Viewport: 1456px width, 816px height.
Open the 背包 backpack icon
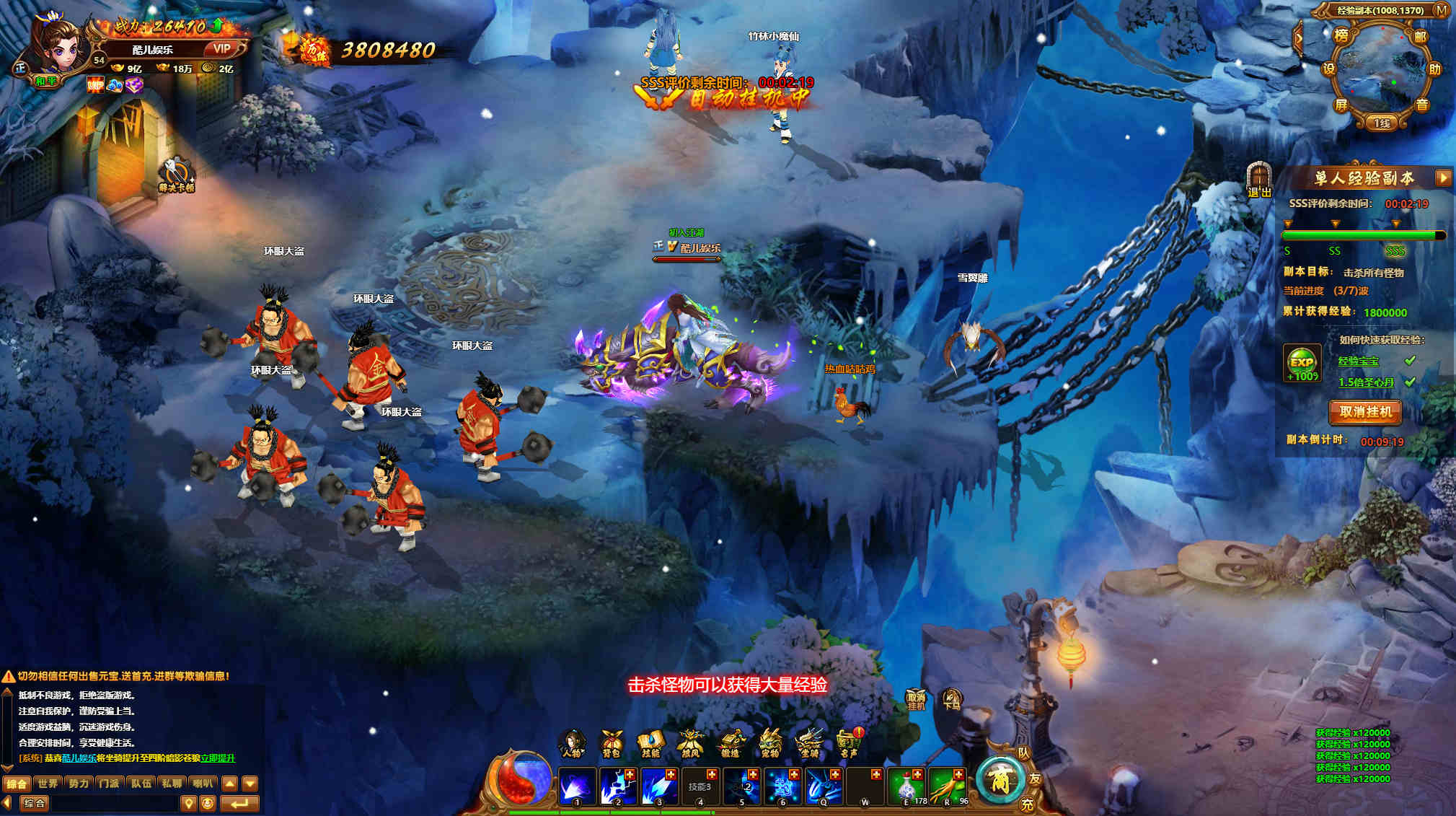(x=612, y=743)
